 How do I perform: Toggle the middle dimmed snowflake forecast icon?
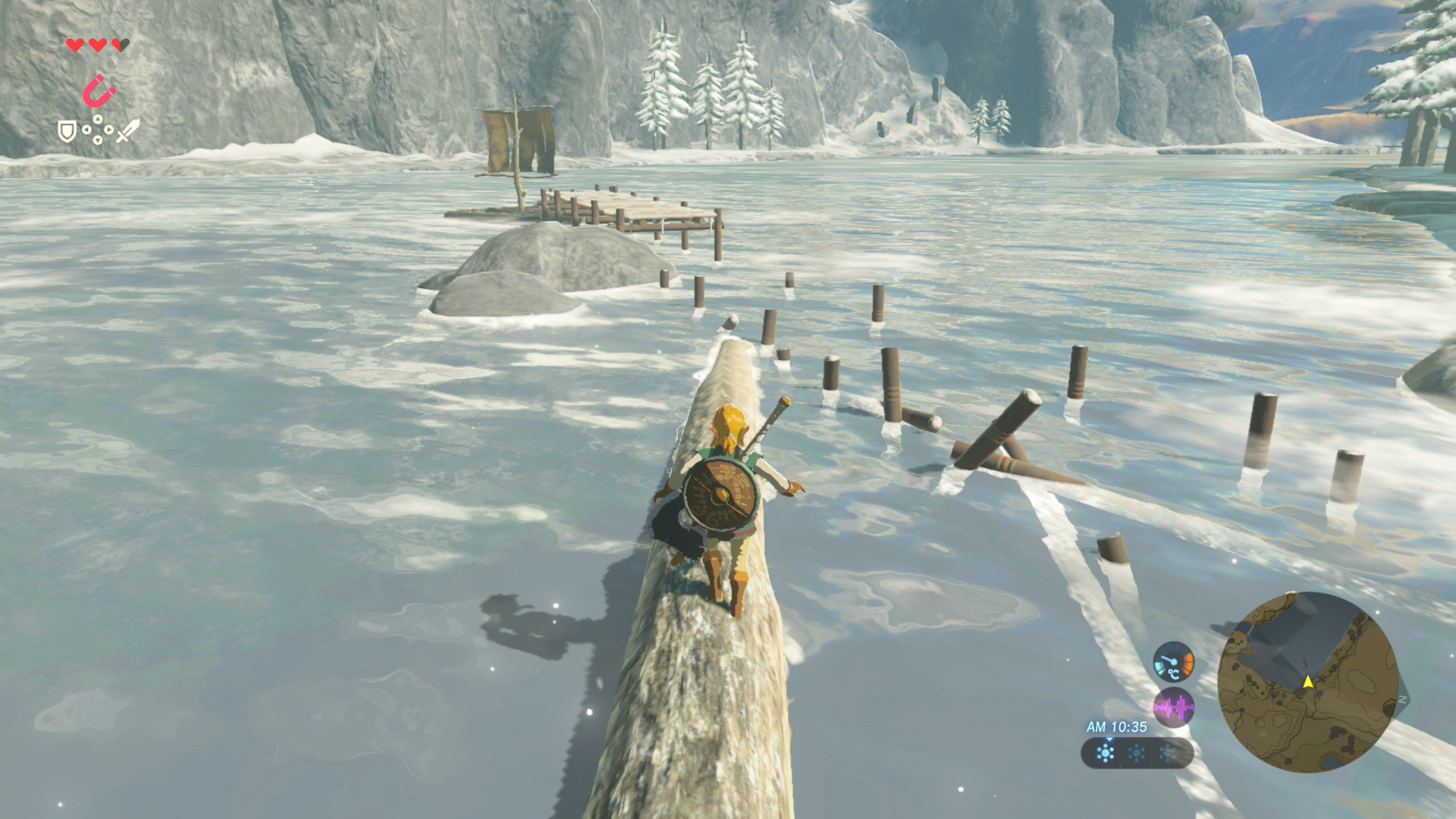click(x=1136, y=753)
